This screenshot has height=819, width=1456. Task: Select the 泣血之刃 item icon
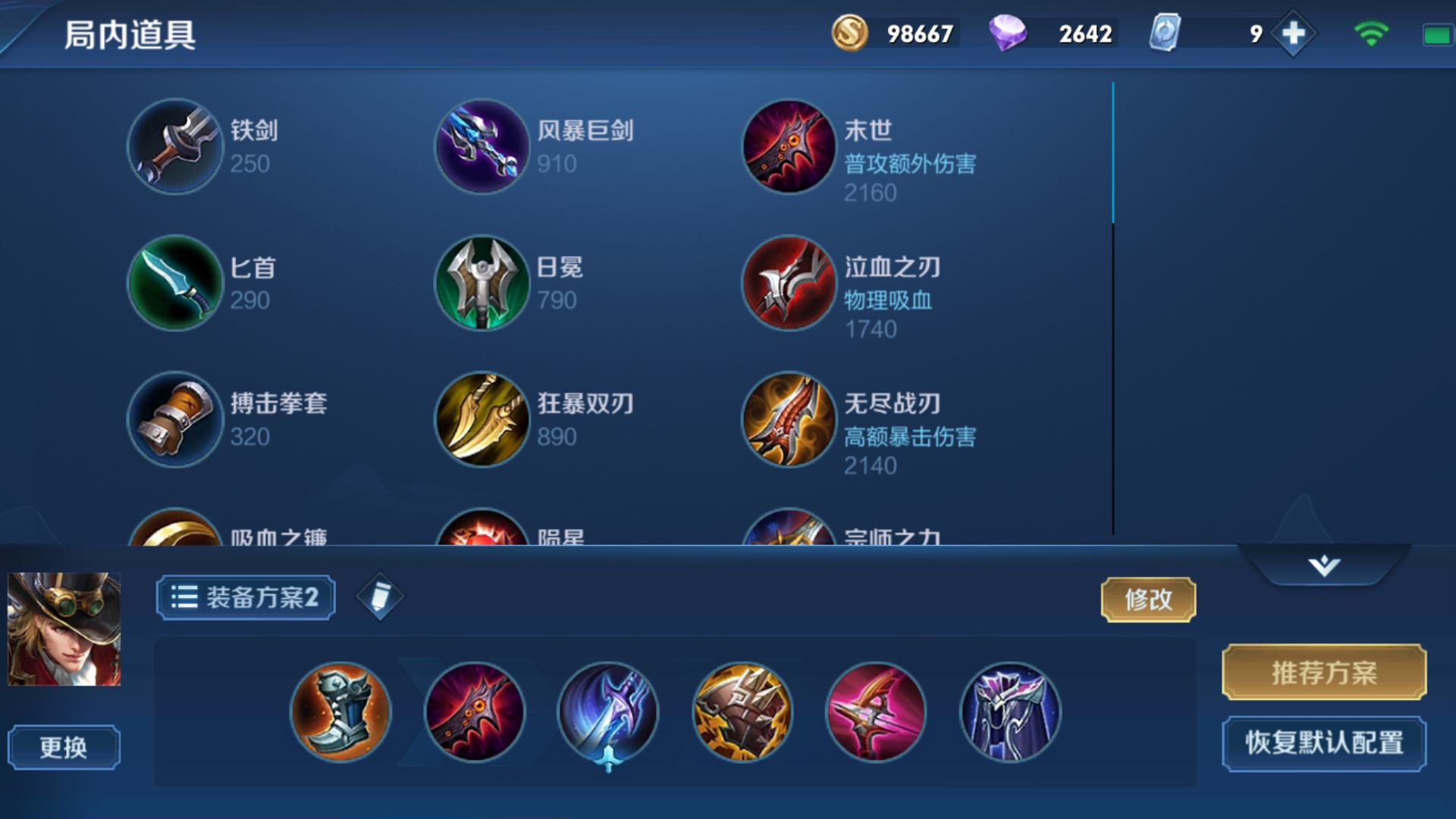click(x=789, y=284)
